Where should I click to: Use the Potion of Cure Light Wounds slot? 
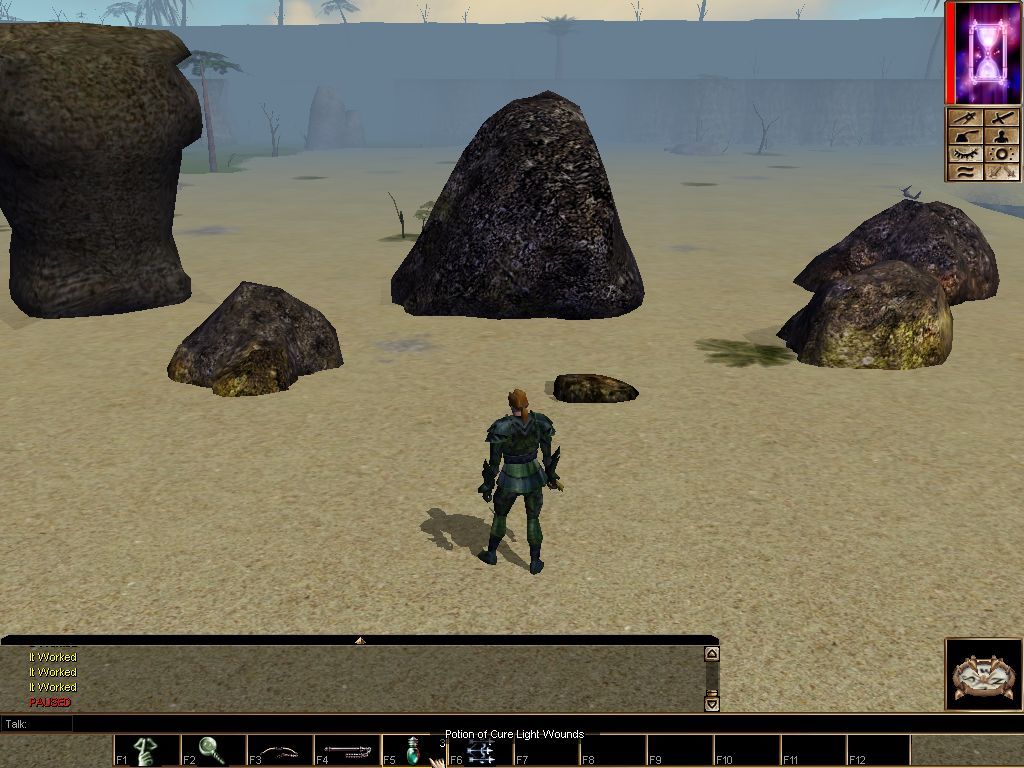(413, 750)
